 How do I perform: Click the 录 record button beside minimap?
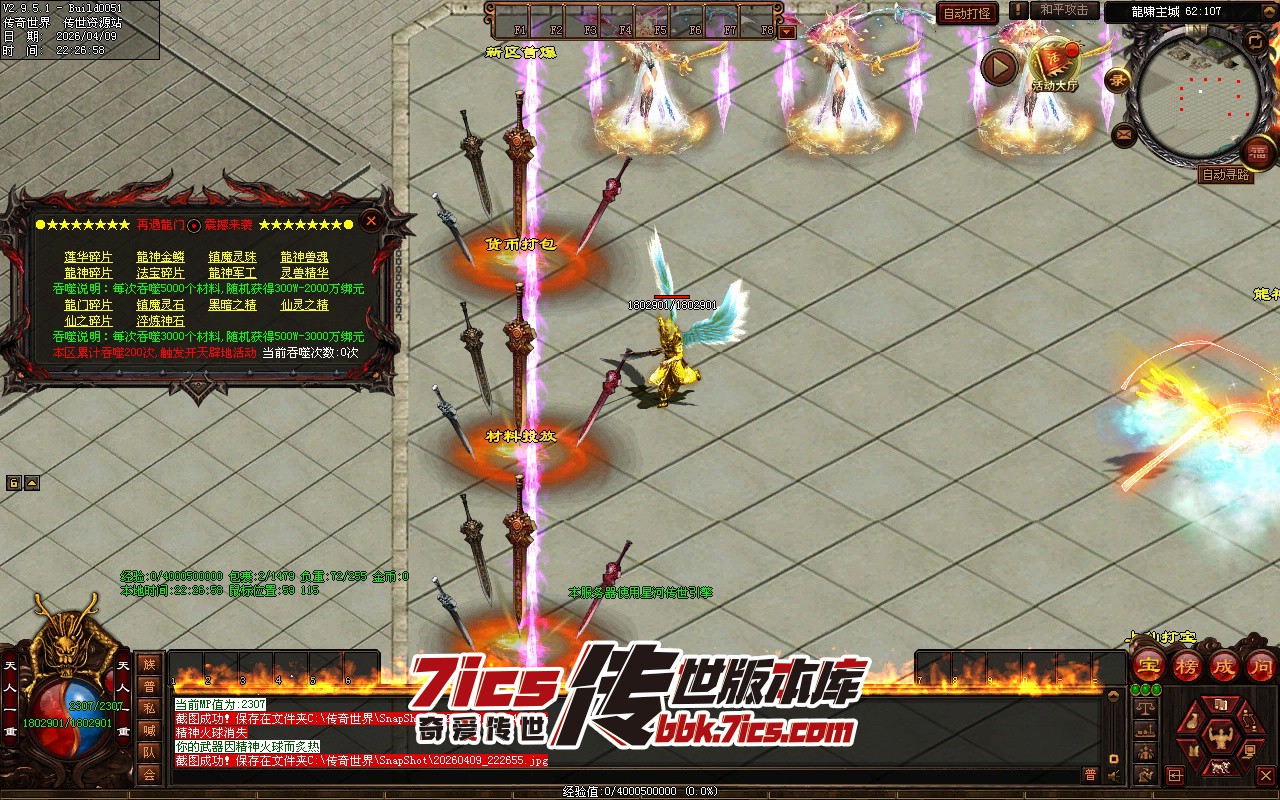tap(1117, 80)
